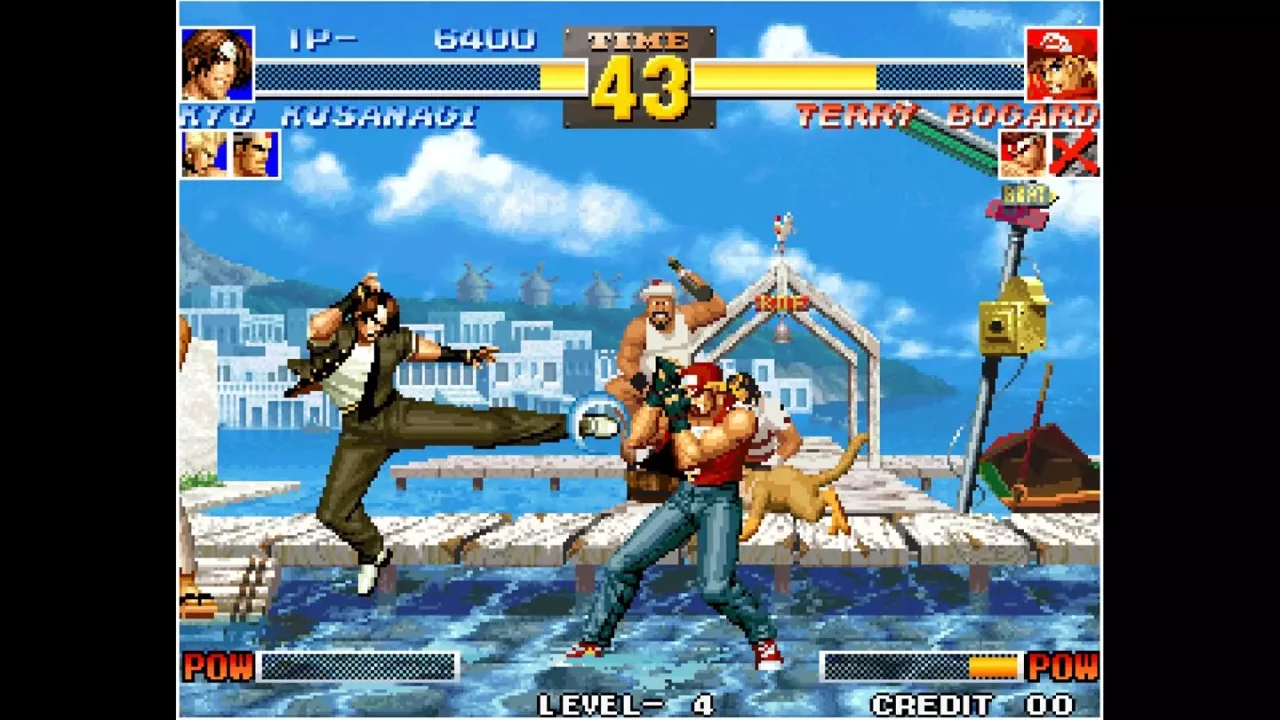
Task: Click the CREDIT 00 text
Action: [974, 703]
